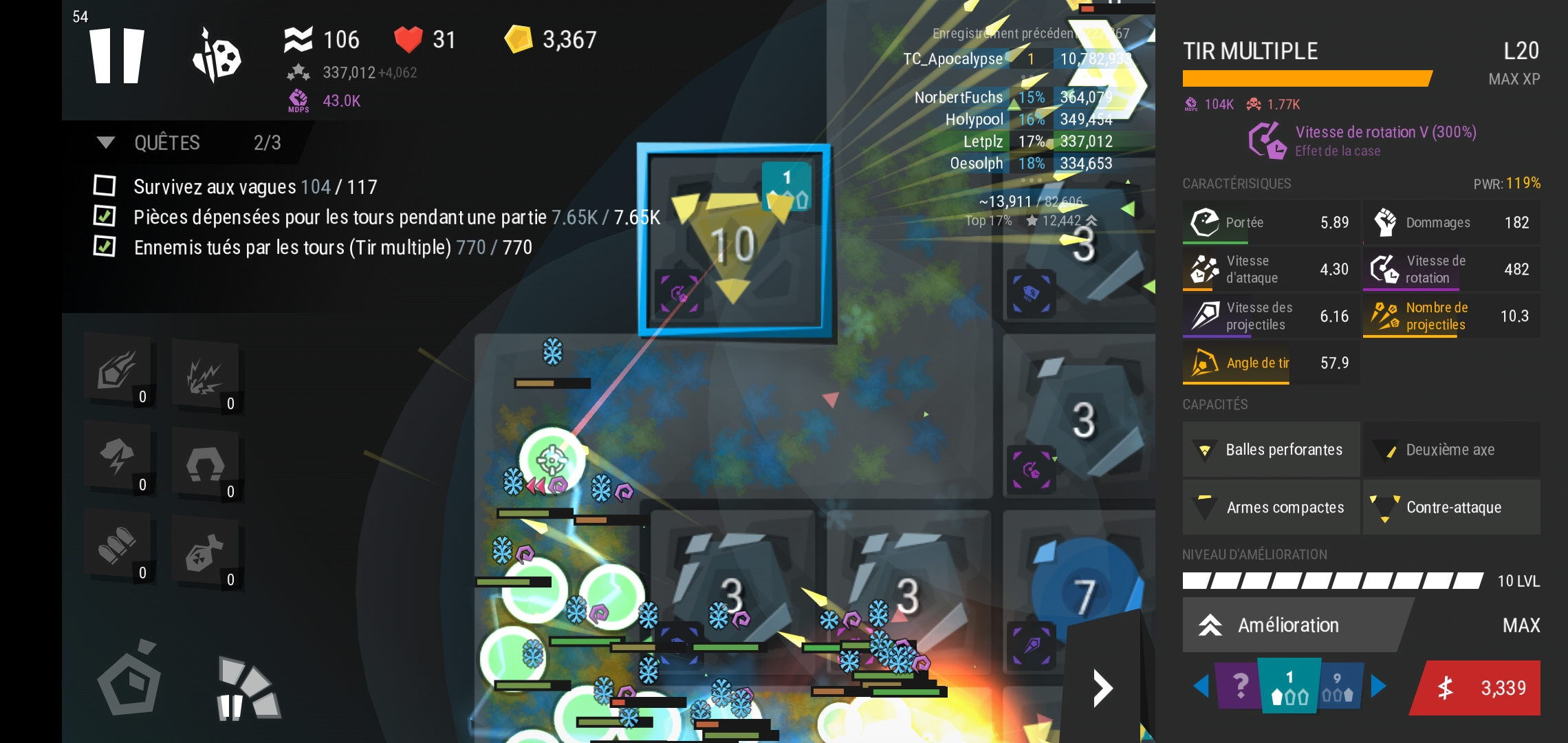Call the next wave with the arrow button
The image size is (1568, 743).
coord(1102,688)
